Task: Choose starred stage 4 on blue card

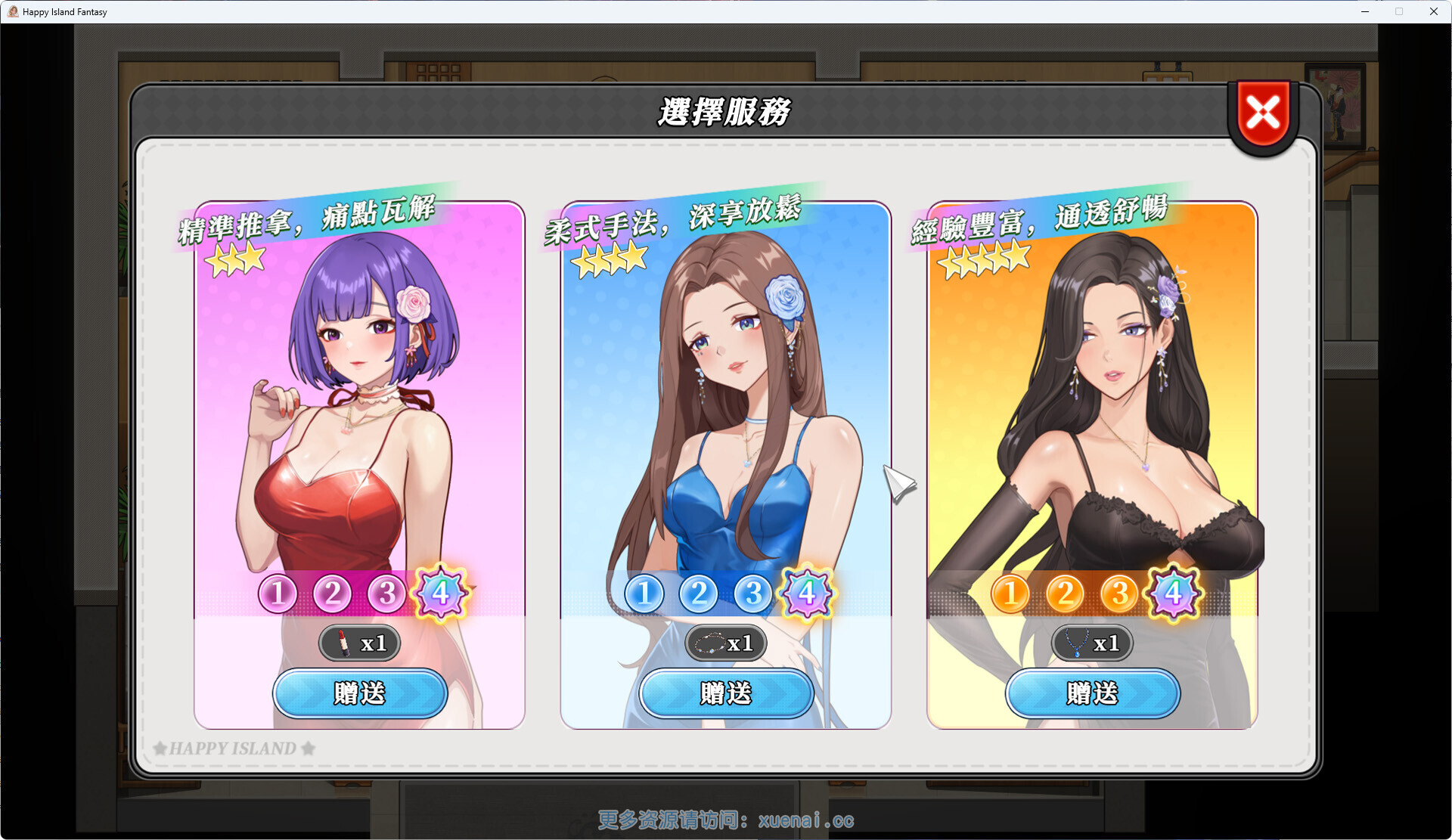Action: [807, 594]
